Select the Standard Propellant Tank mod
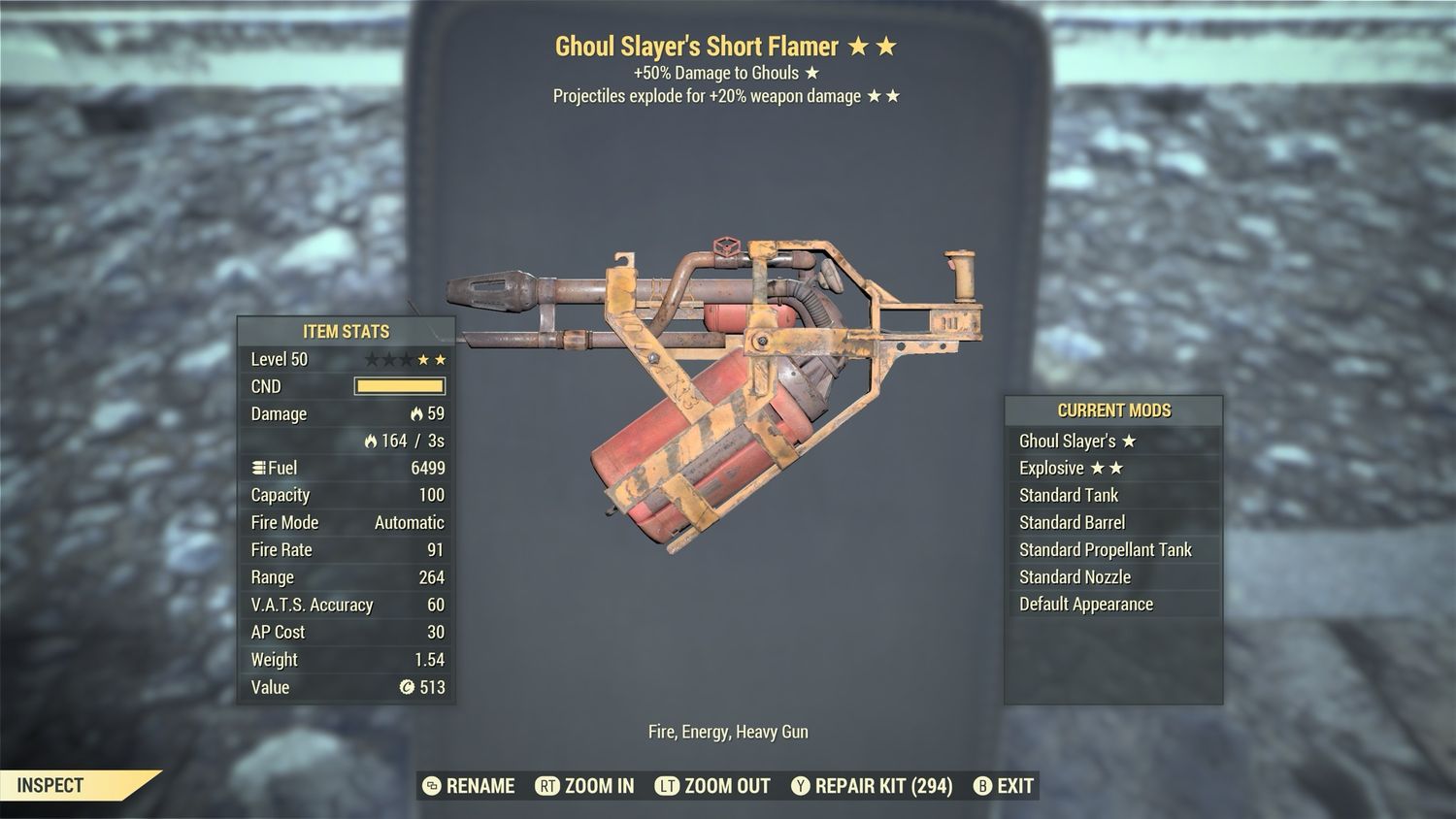This screenshot has width=1456, height=819. click(x=1105, y=549)
